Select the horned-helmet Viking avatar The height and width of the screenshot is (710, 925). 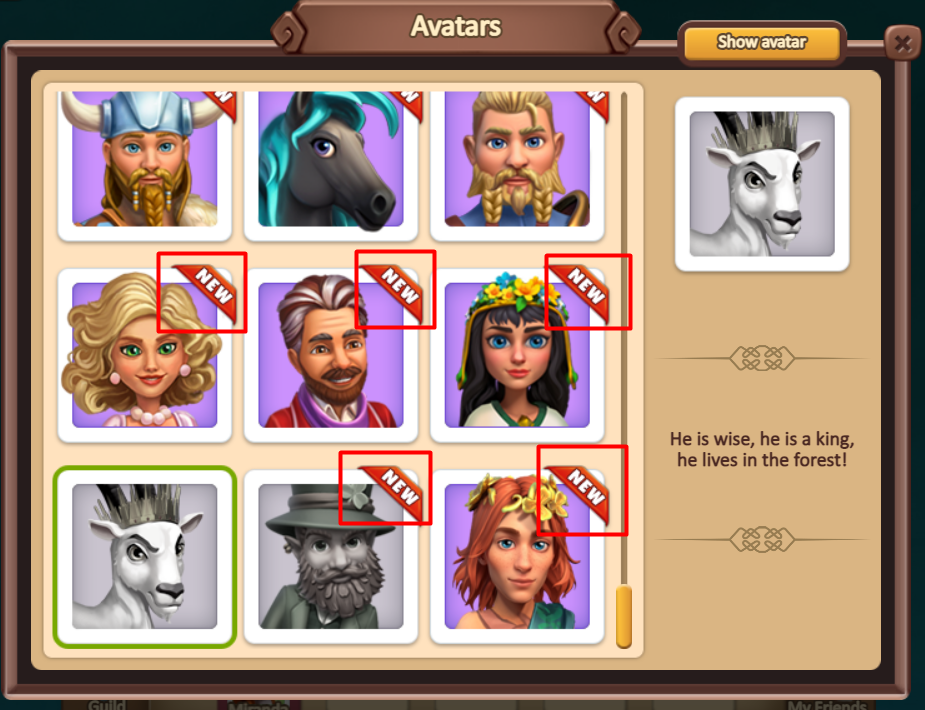(145, 160)
